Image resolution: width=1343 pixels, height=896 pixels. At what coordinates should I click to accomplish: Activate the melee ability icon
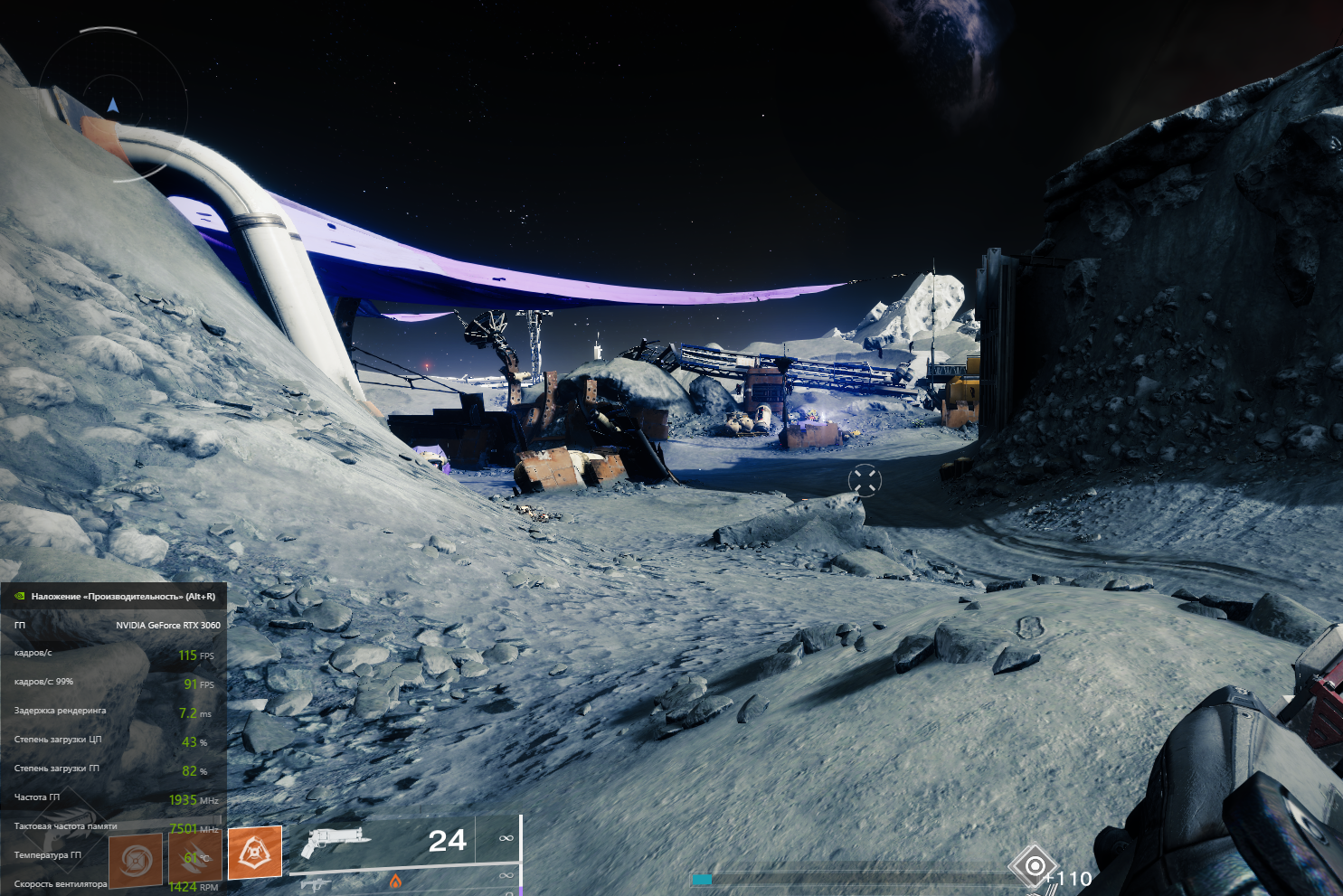pyautogui.click(x=195, y=856)
